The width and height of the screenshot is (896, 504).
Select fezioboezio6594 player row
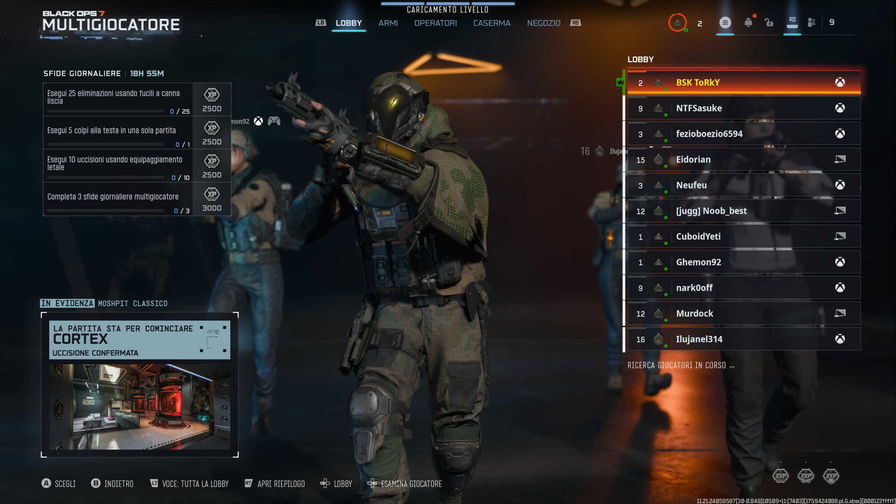click(x=740, y=134)
